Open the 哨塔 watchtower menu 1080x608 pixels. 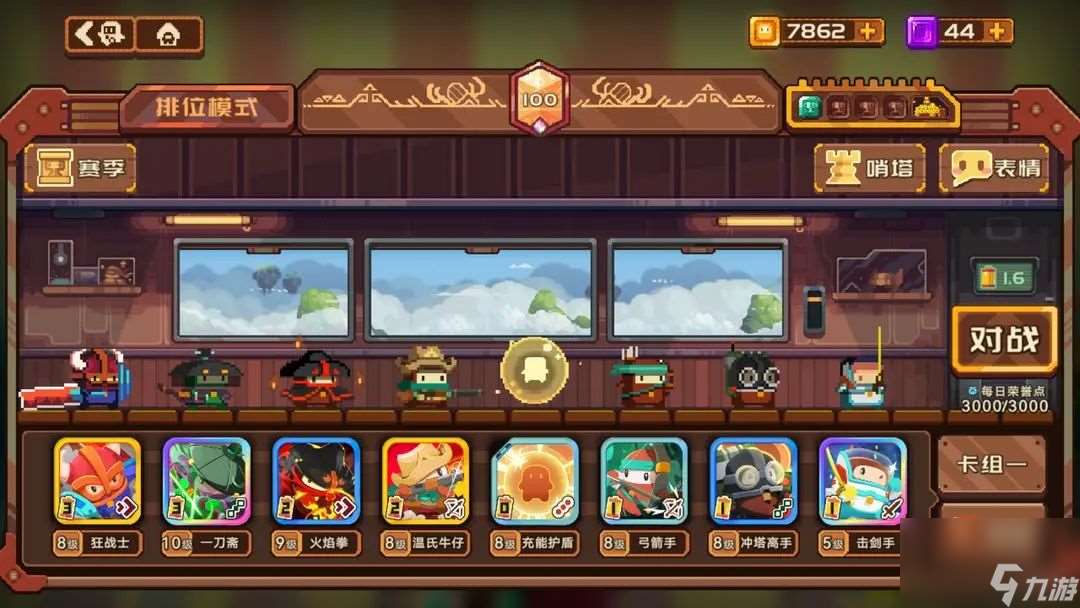tap(869, 168)
